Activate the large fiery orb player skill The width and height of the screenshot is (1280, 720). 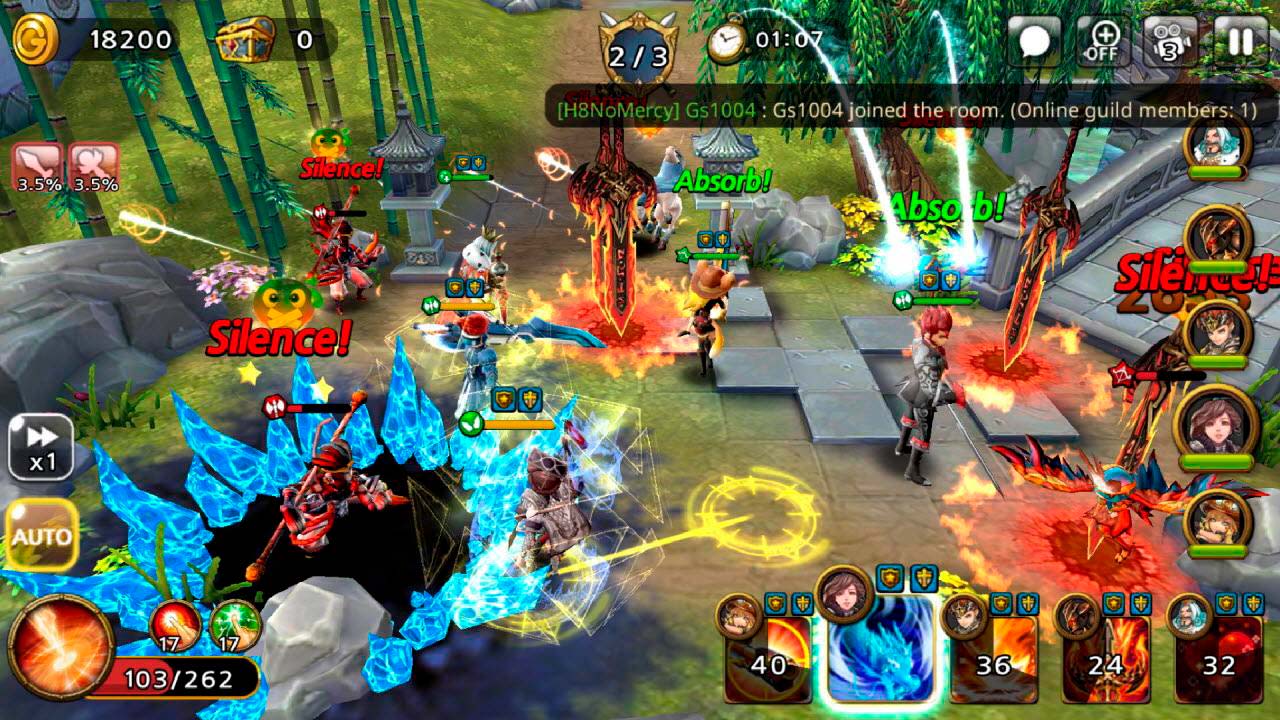(61, 645)
